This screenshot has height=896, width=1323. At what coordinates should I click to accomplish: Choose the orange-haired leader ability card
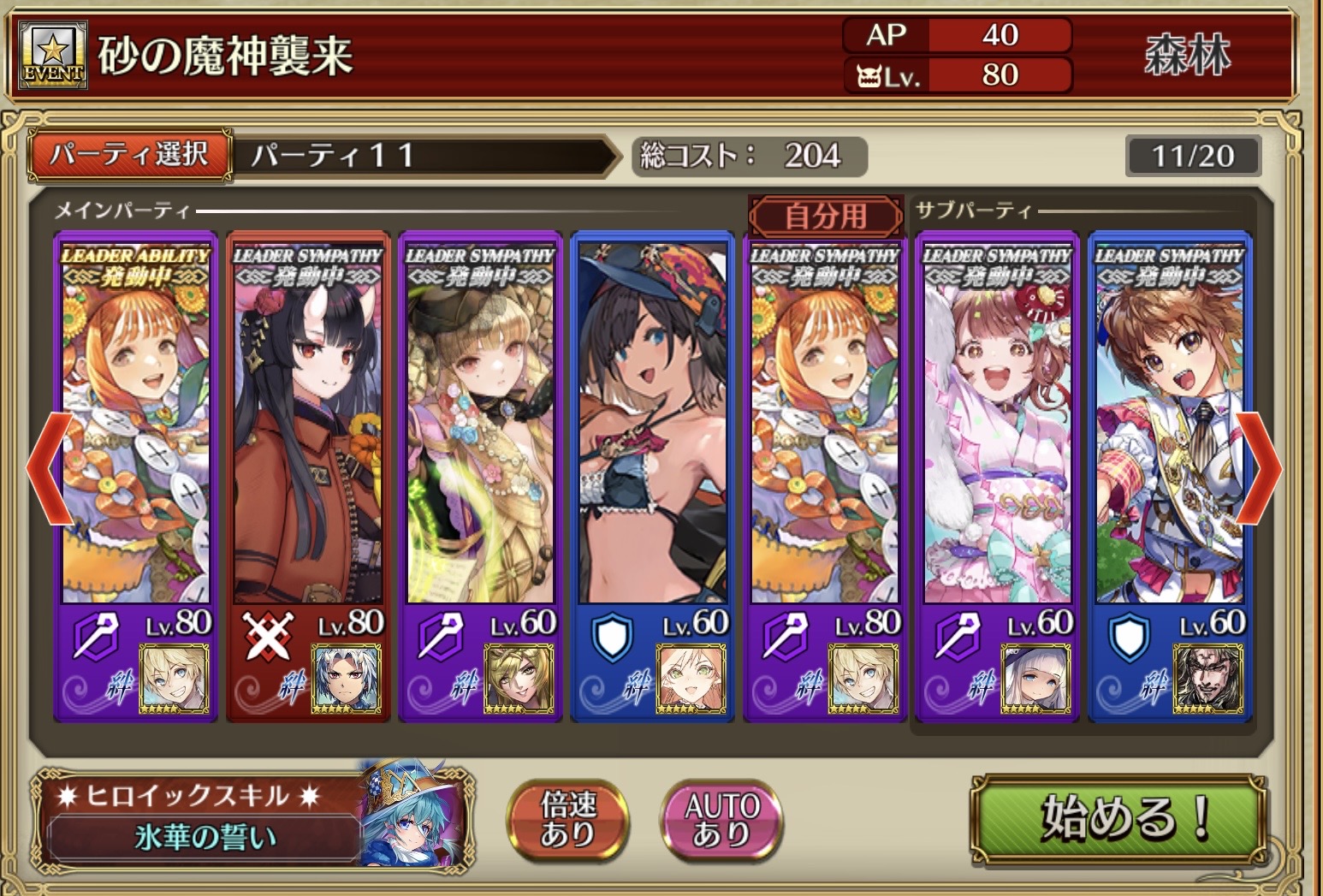pyautogui.click(x=135, y=428)
